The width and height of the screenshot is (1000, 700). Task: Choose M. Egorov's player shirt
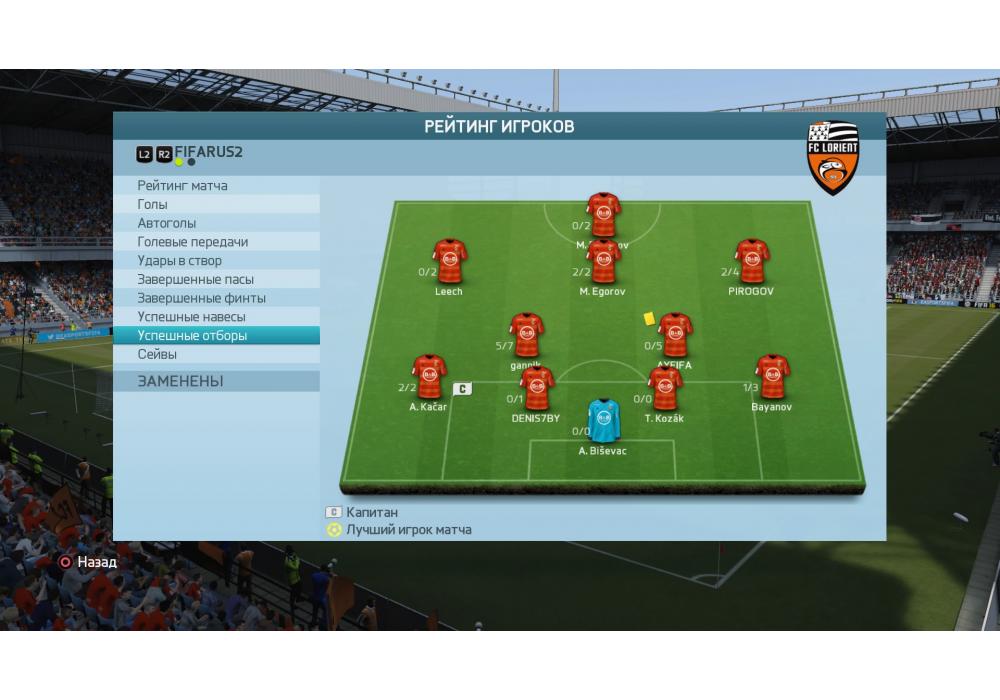(x=603, y=262)
